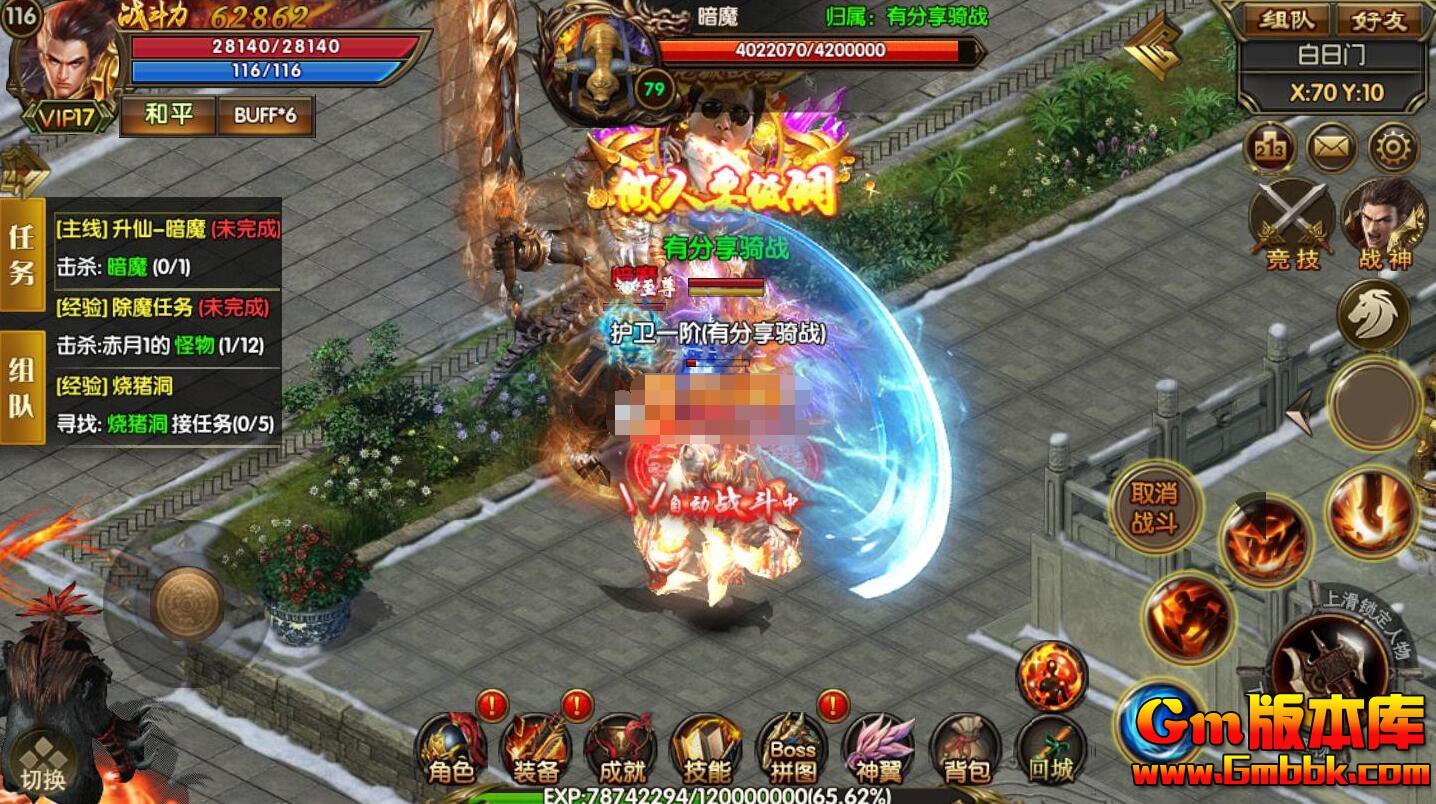
Task: View the BUFF*6 active buffs list
Action: pos(265,115)
